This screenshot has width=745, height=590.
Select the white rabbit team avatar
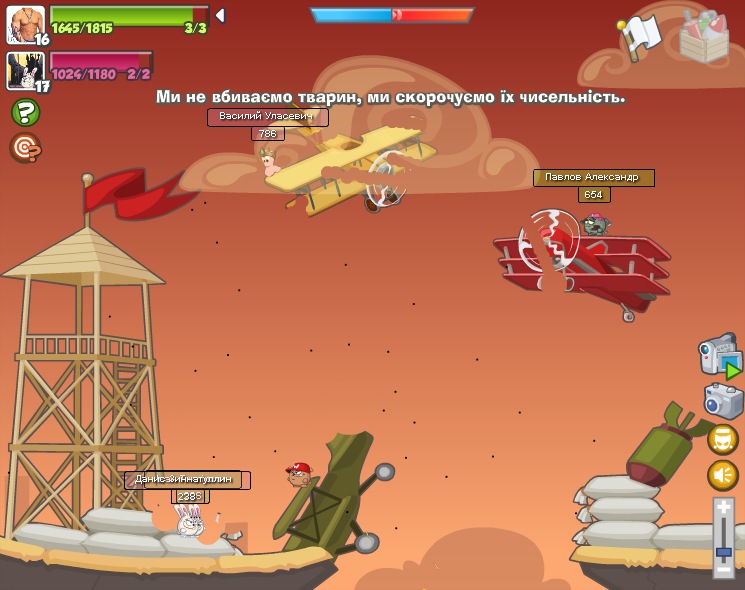coord(24,70)
